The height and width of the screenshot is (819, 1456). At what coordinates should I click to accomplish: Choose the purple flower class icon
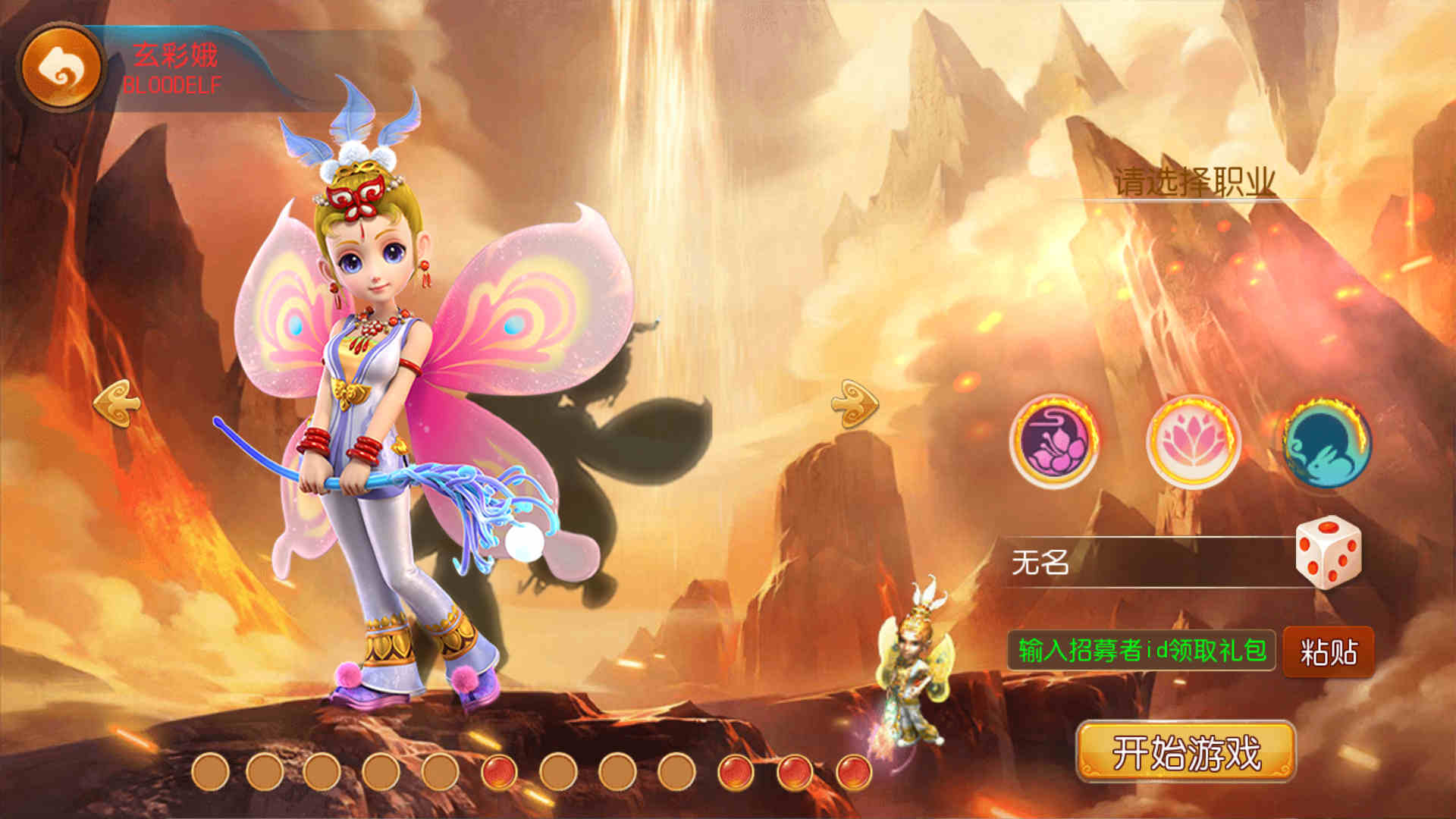point(1054,441)
